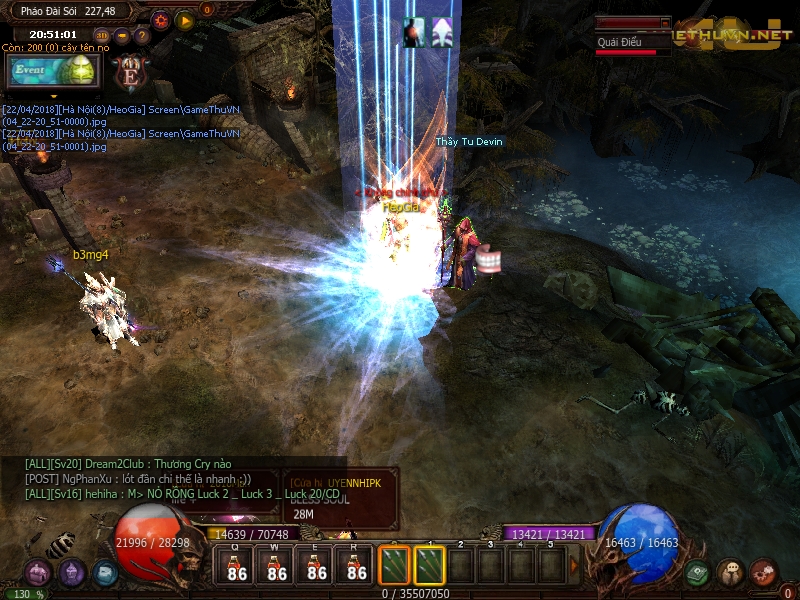Use the potion in slot R
Screen dimensions: 800x600
357,566
